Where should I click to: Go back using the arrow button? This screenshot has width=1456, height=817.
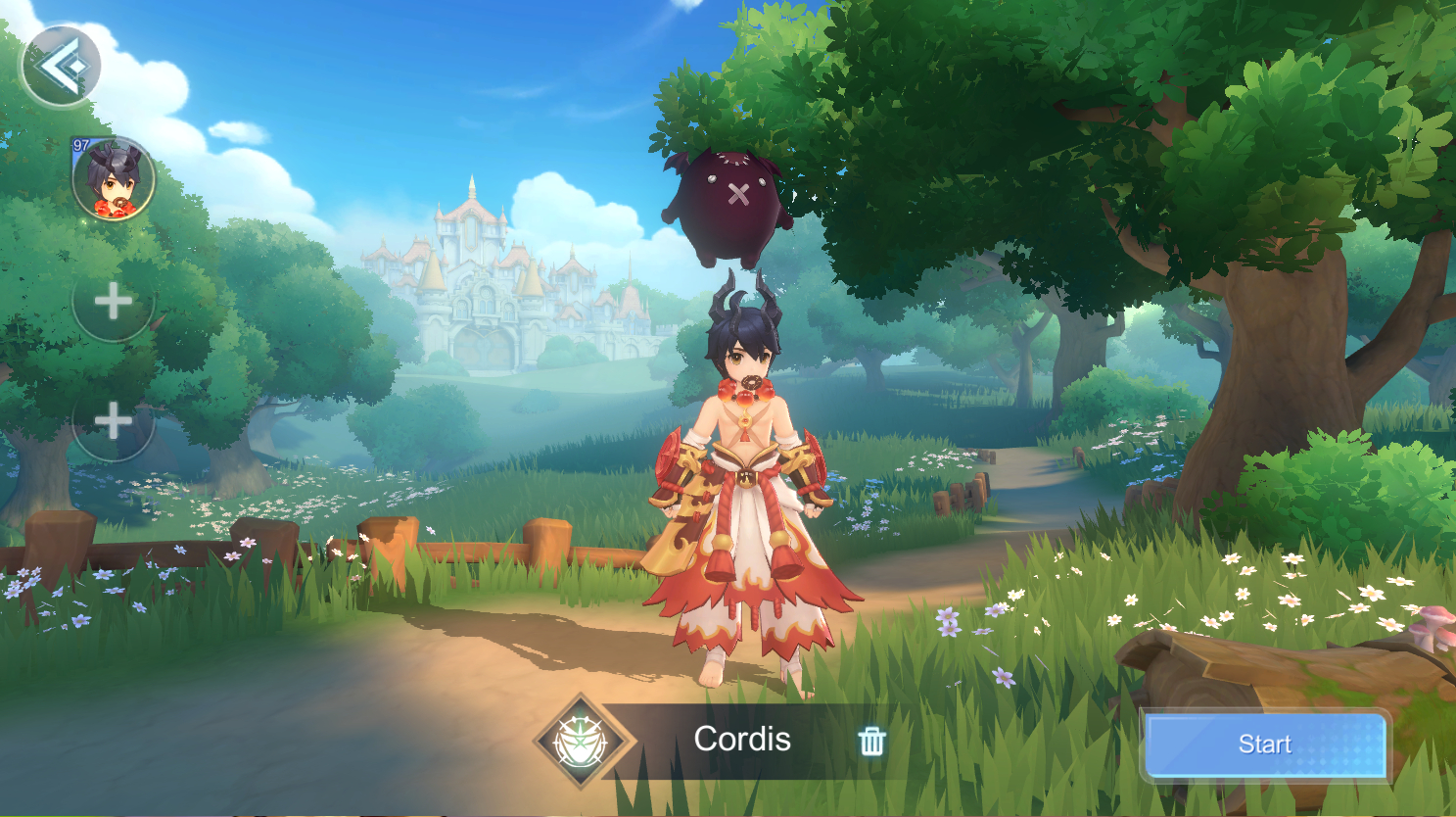61,67
